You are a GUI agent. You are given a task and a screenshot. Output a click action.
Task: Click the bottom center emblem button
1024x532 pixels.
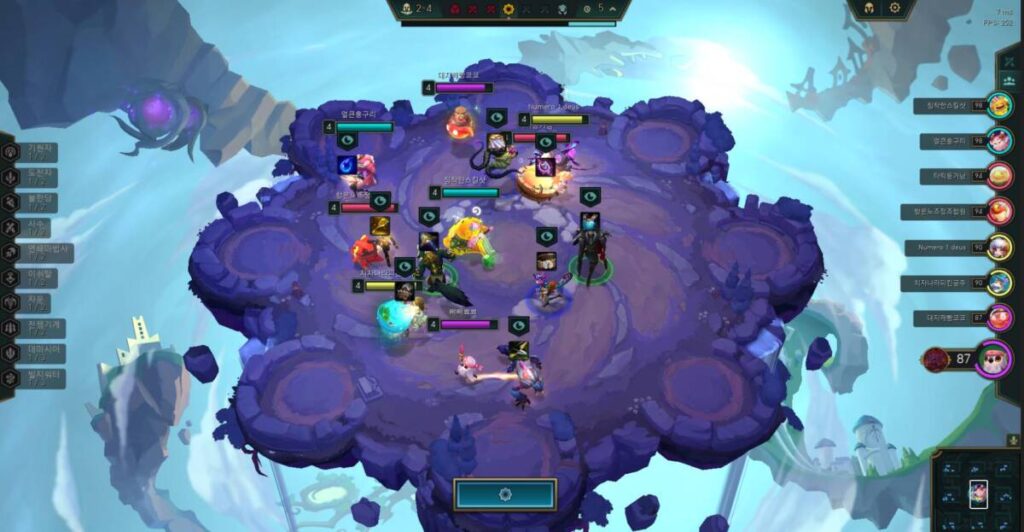pos(505,494)
